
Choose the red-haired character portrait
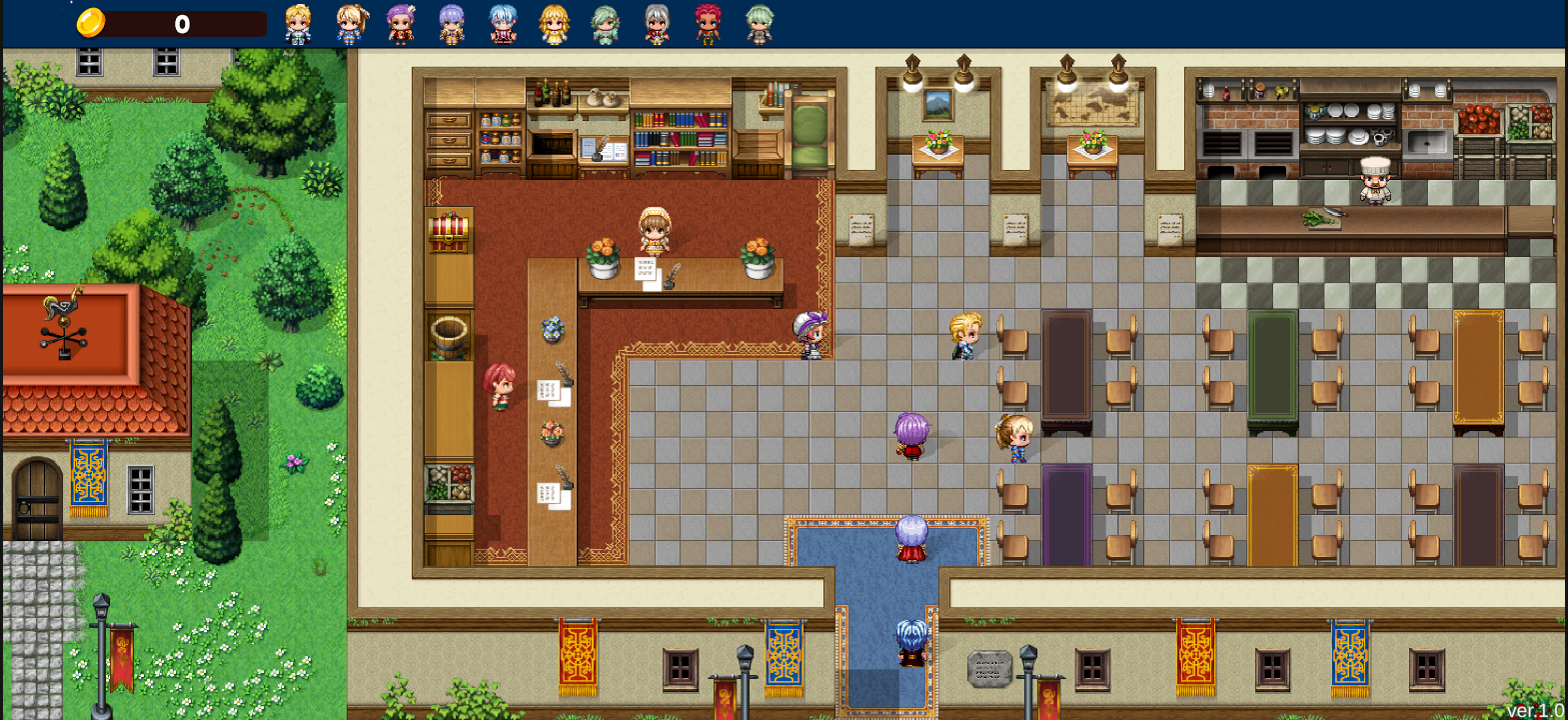coord(708,24)
